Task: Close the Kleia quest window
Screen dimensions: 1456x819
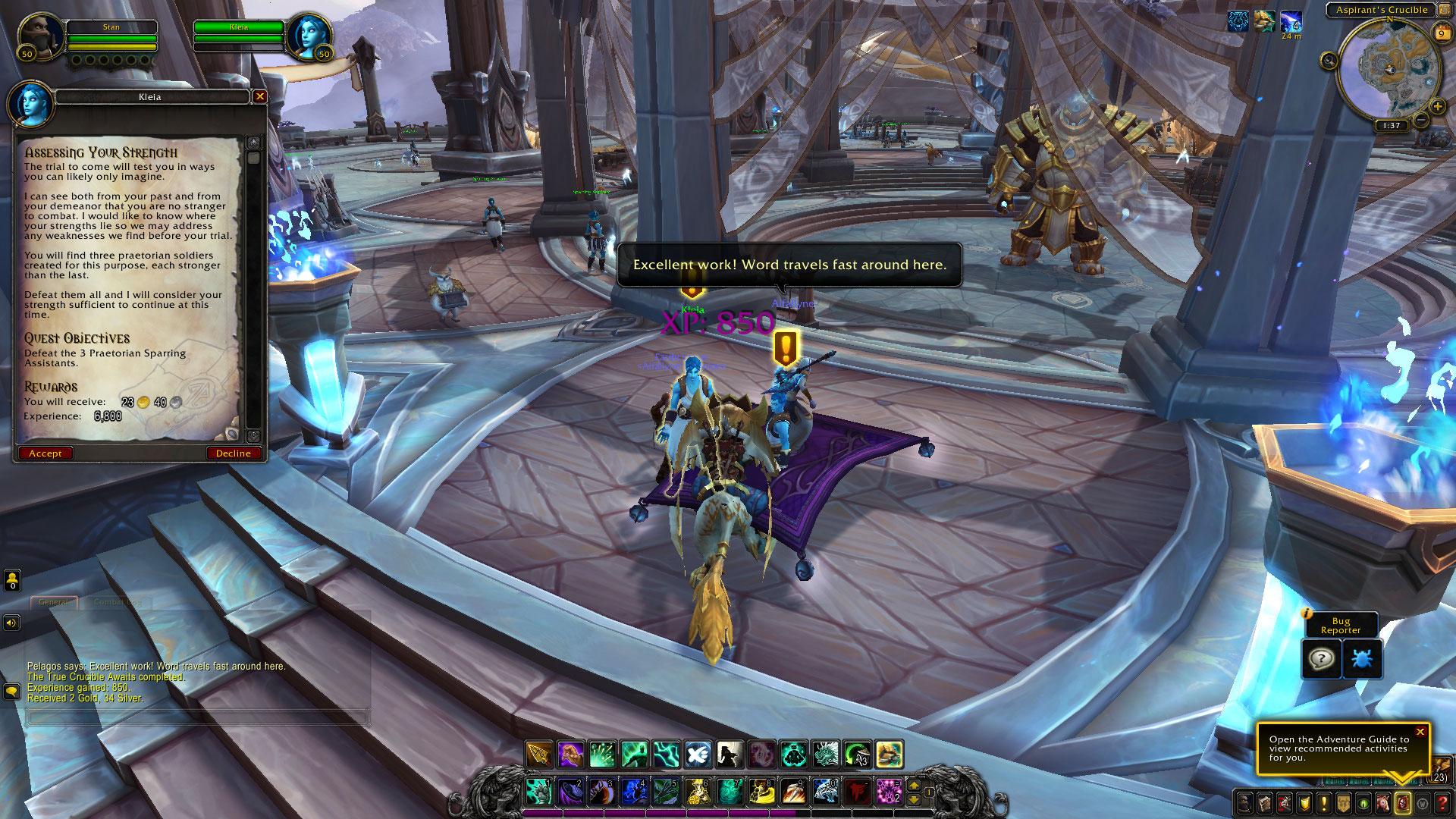Action: coord(260,96)
